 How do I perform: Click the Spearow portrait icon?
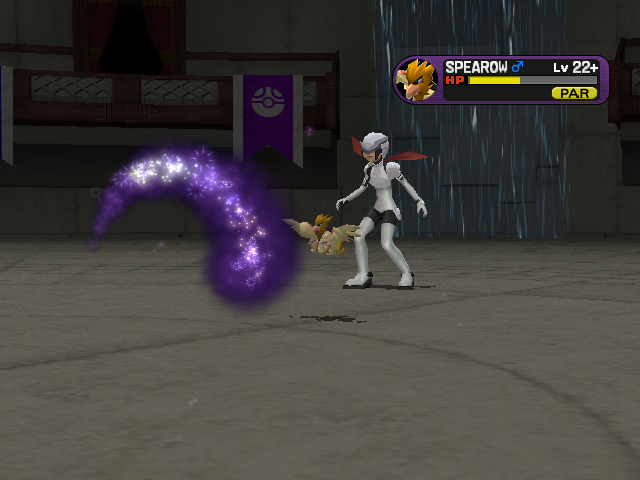pyautogui.click(x=418, y=80)
